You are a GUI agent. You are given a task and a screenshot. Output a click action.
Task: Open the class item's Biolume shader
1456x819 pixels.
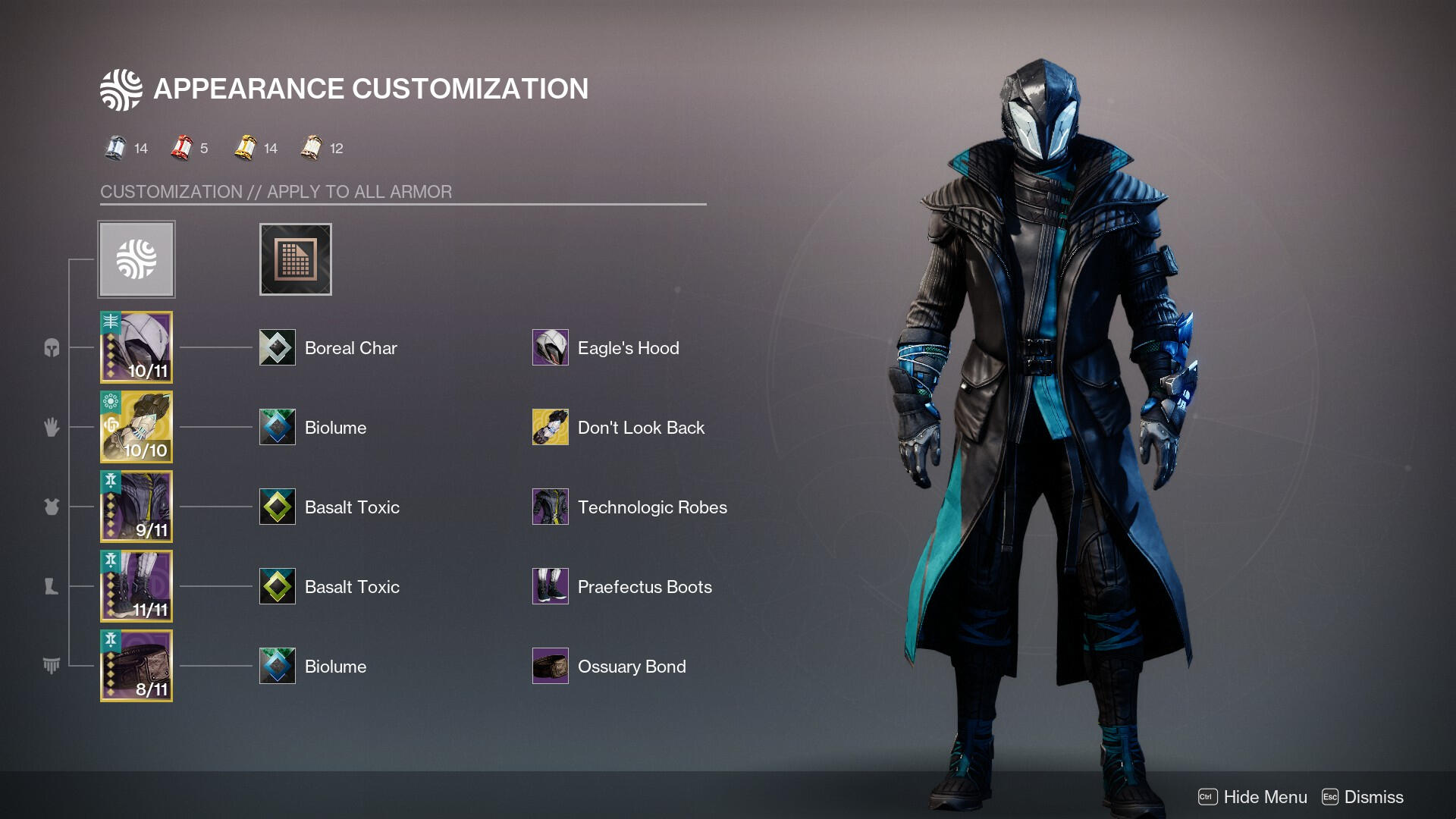click(x=278, y=667)
